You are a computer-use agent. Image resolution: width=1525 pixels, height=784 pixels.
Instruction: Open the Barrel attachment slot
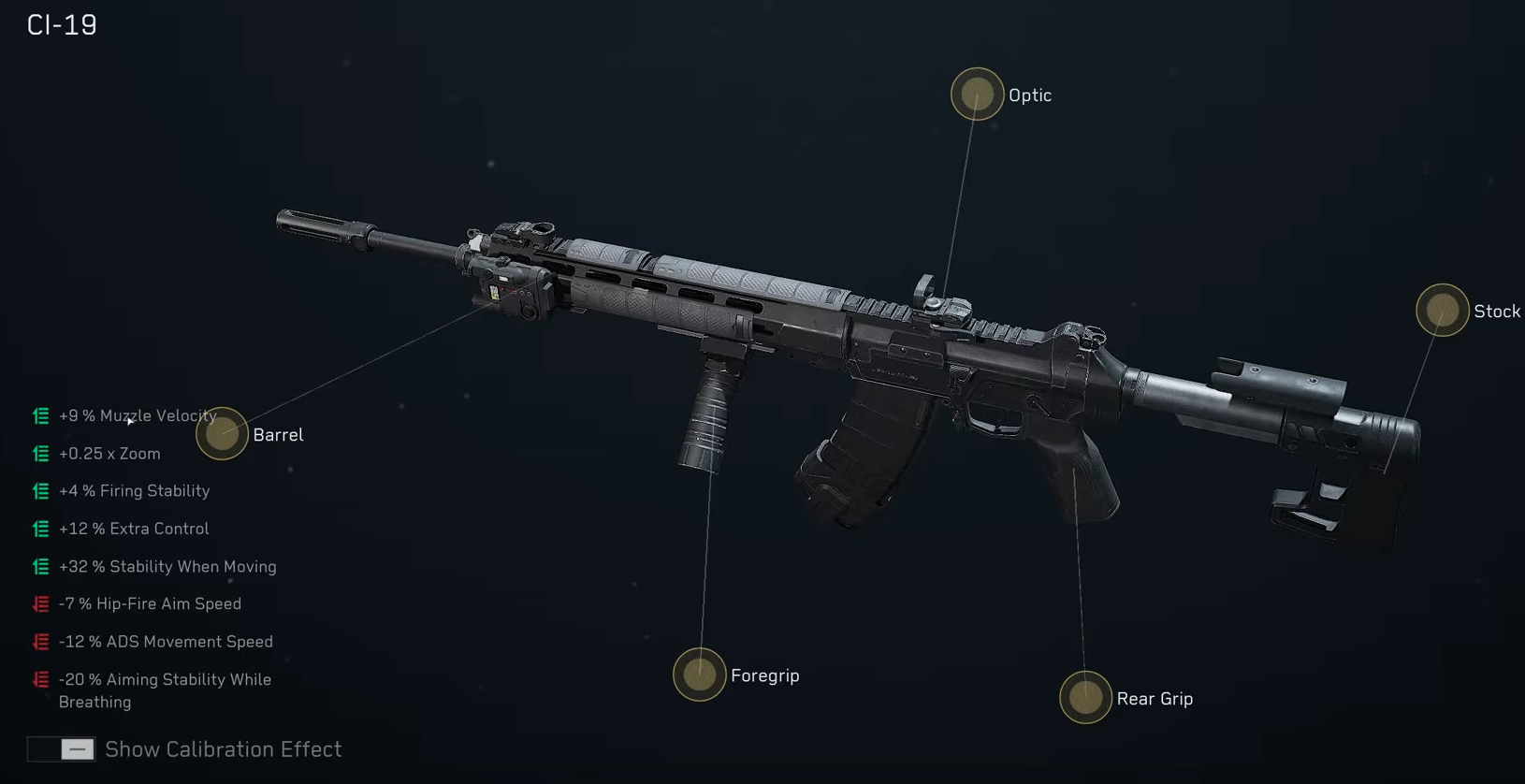point(222,433)
